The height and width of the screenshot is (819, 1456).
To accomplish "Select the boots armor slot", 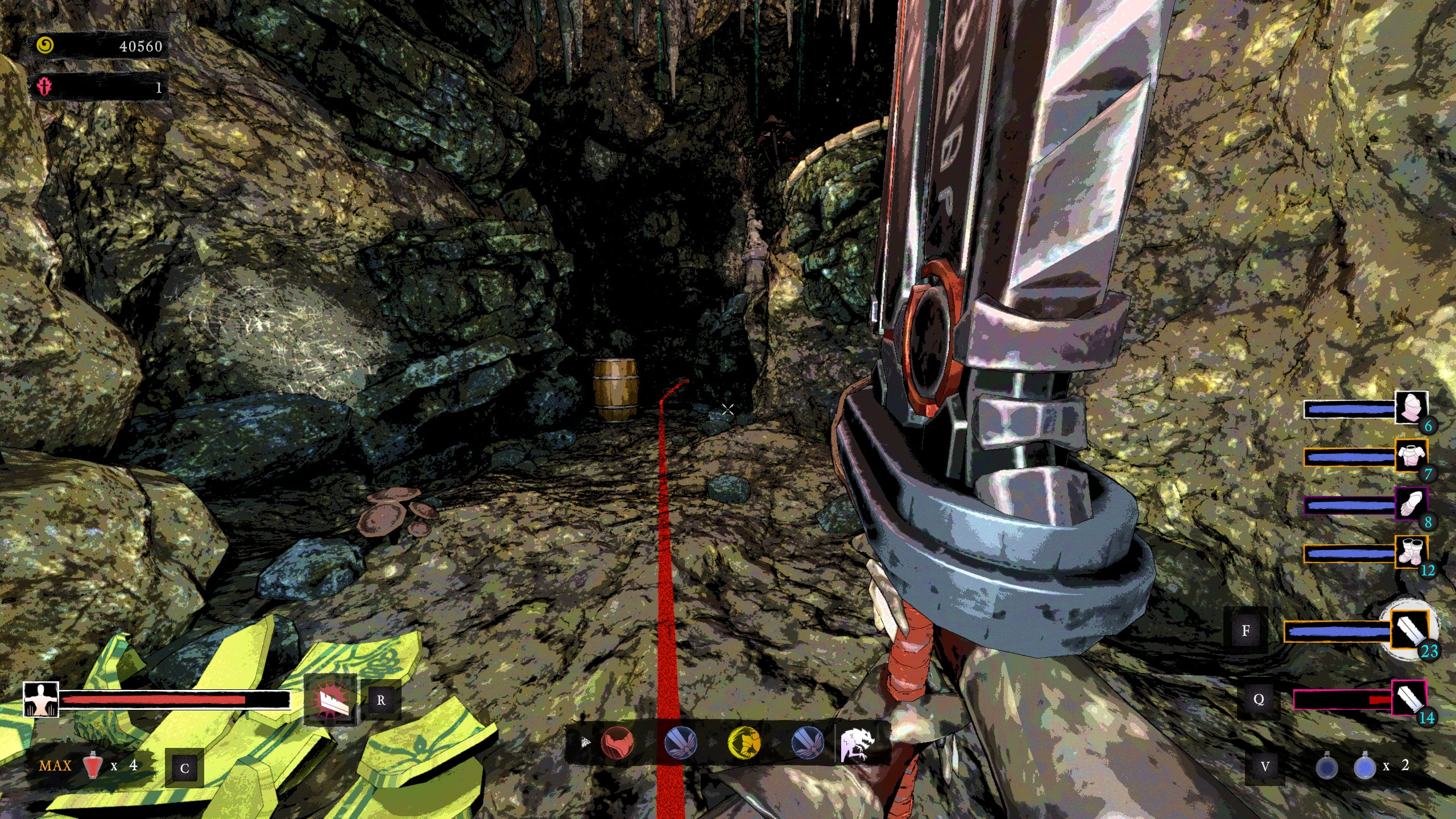I will click(1410, 552).
